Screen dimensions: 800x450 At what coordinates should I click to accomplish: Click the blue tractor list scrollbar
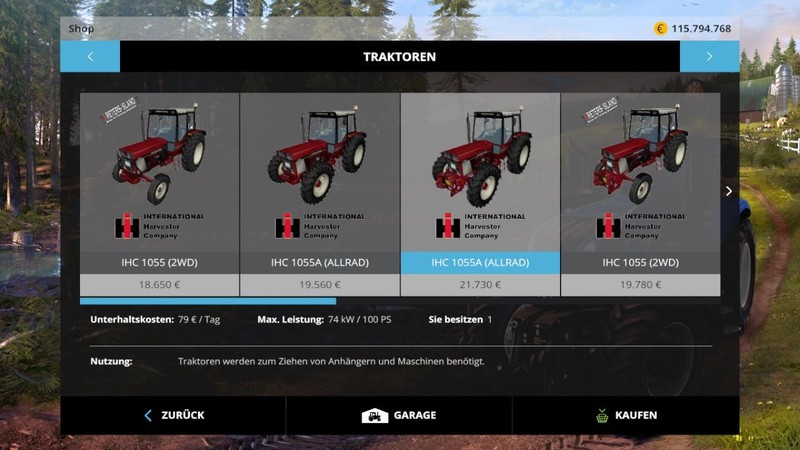(208, 301)
